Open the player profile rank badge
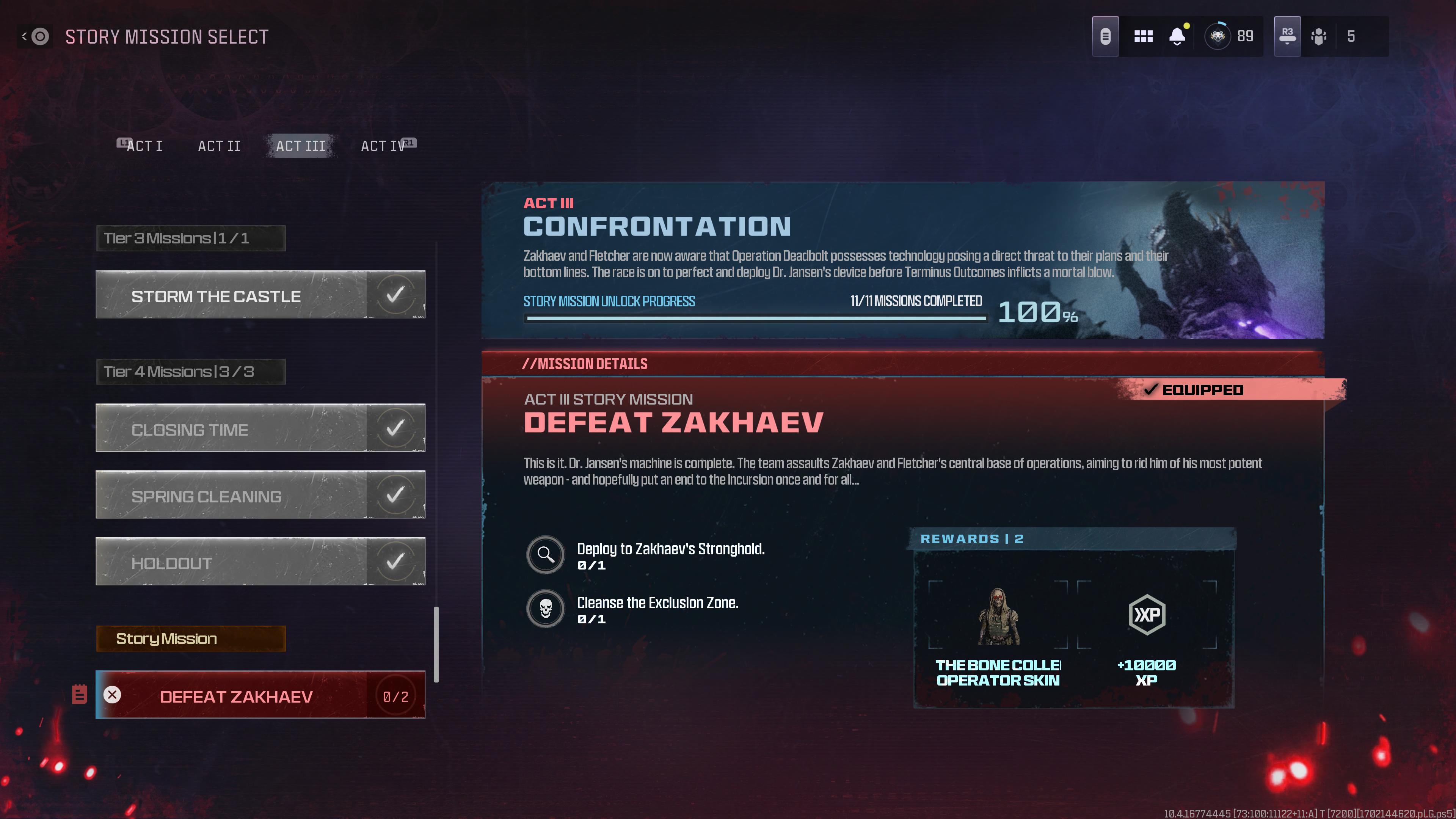 [x=1218, y=37]
